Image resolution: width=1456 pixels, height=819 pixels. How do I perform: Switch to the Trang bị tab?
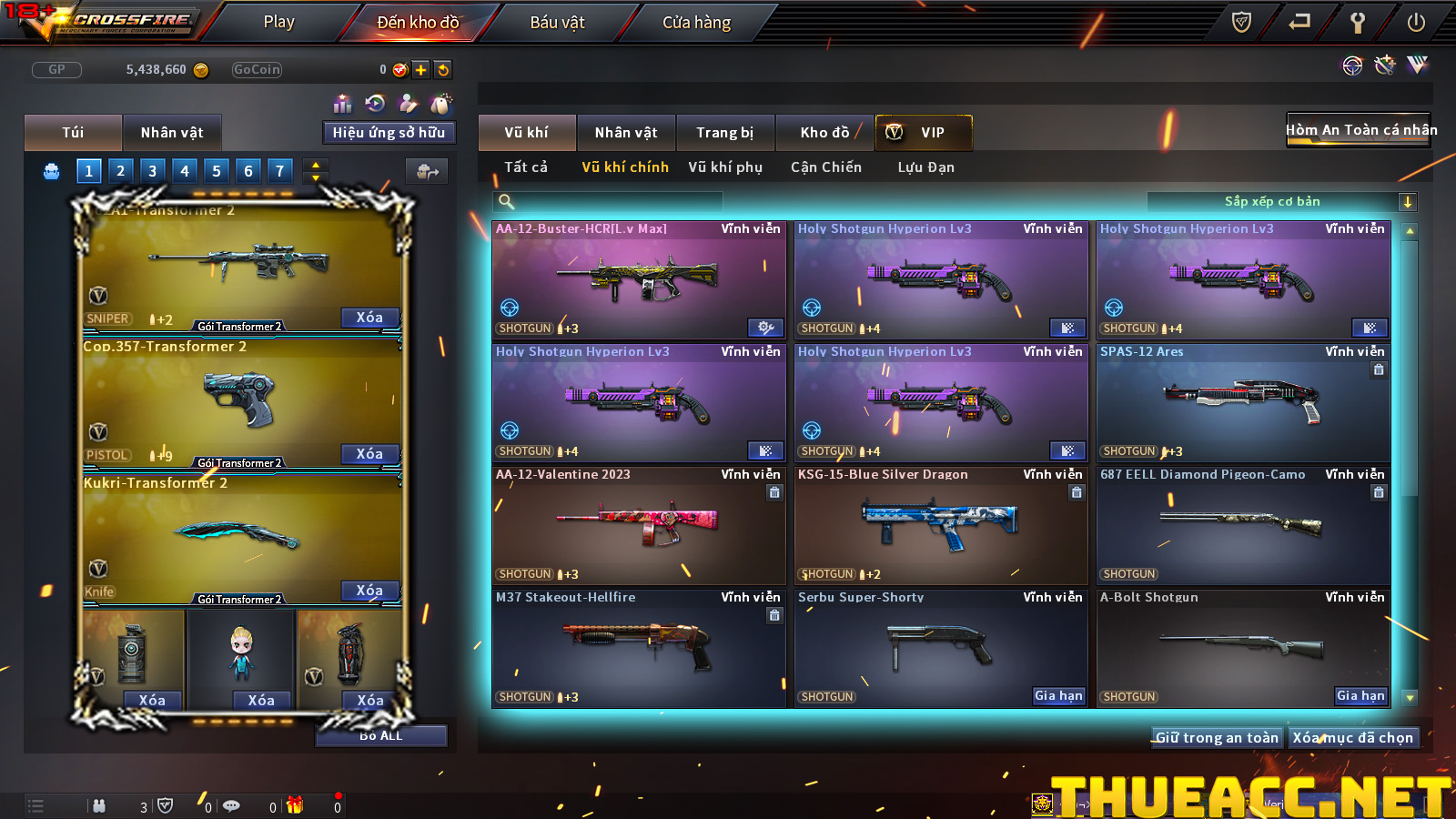(x=724, y=133)
